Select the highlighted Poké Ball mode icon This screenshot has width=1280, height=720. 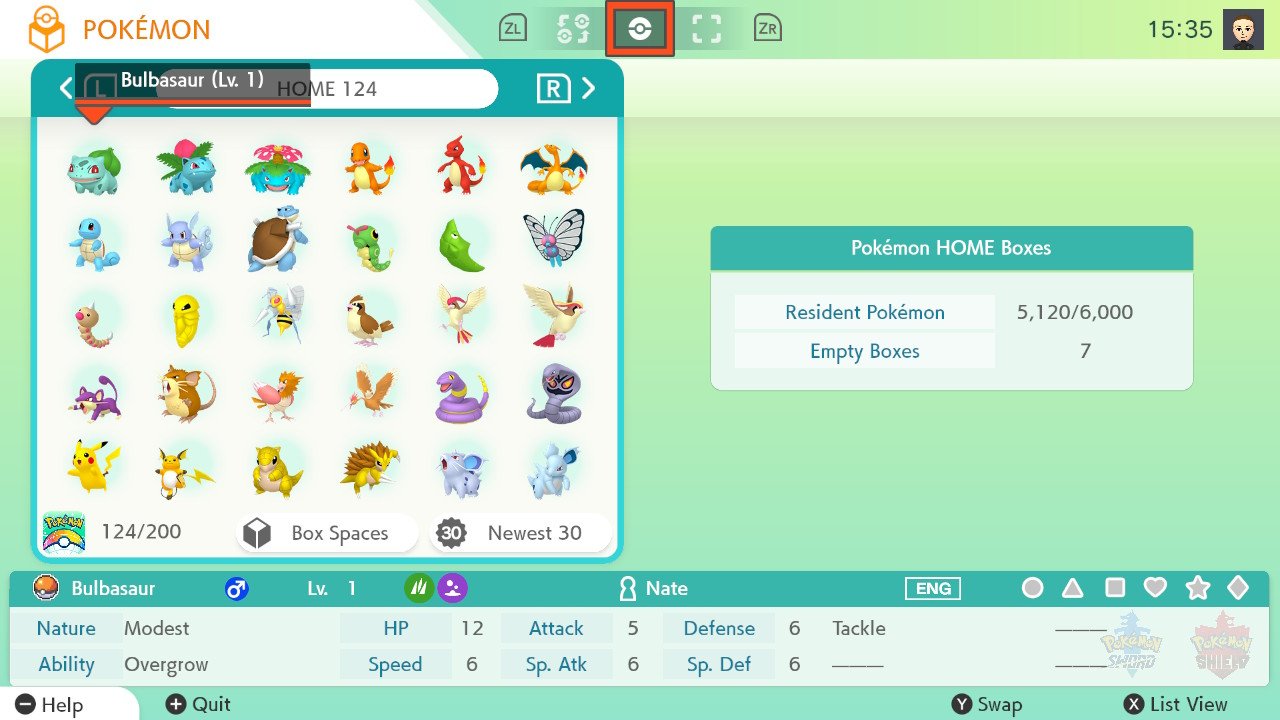[640, 29]
